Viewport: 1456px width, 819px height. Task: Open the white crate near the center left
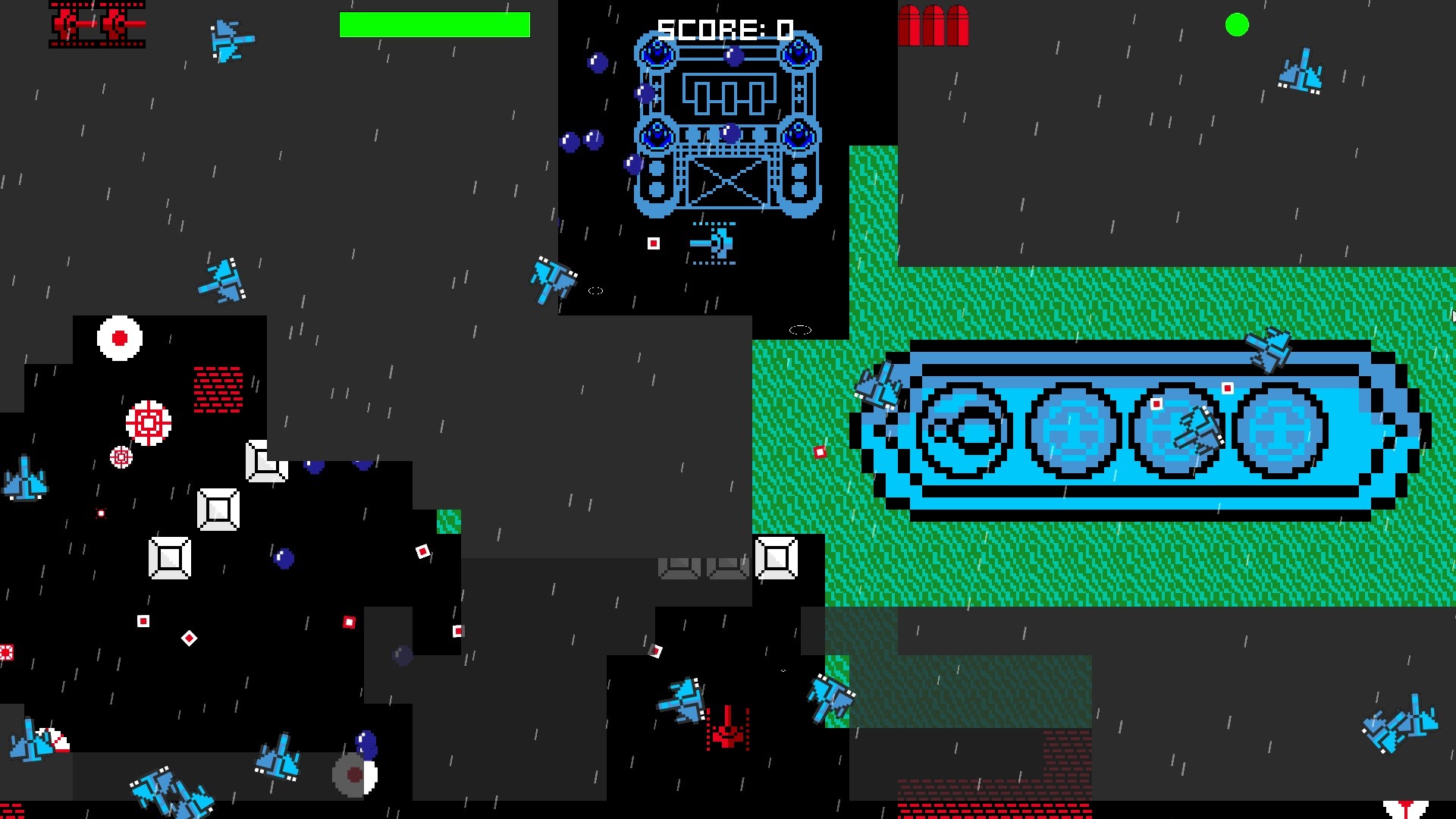(218, 508)
